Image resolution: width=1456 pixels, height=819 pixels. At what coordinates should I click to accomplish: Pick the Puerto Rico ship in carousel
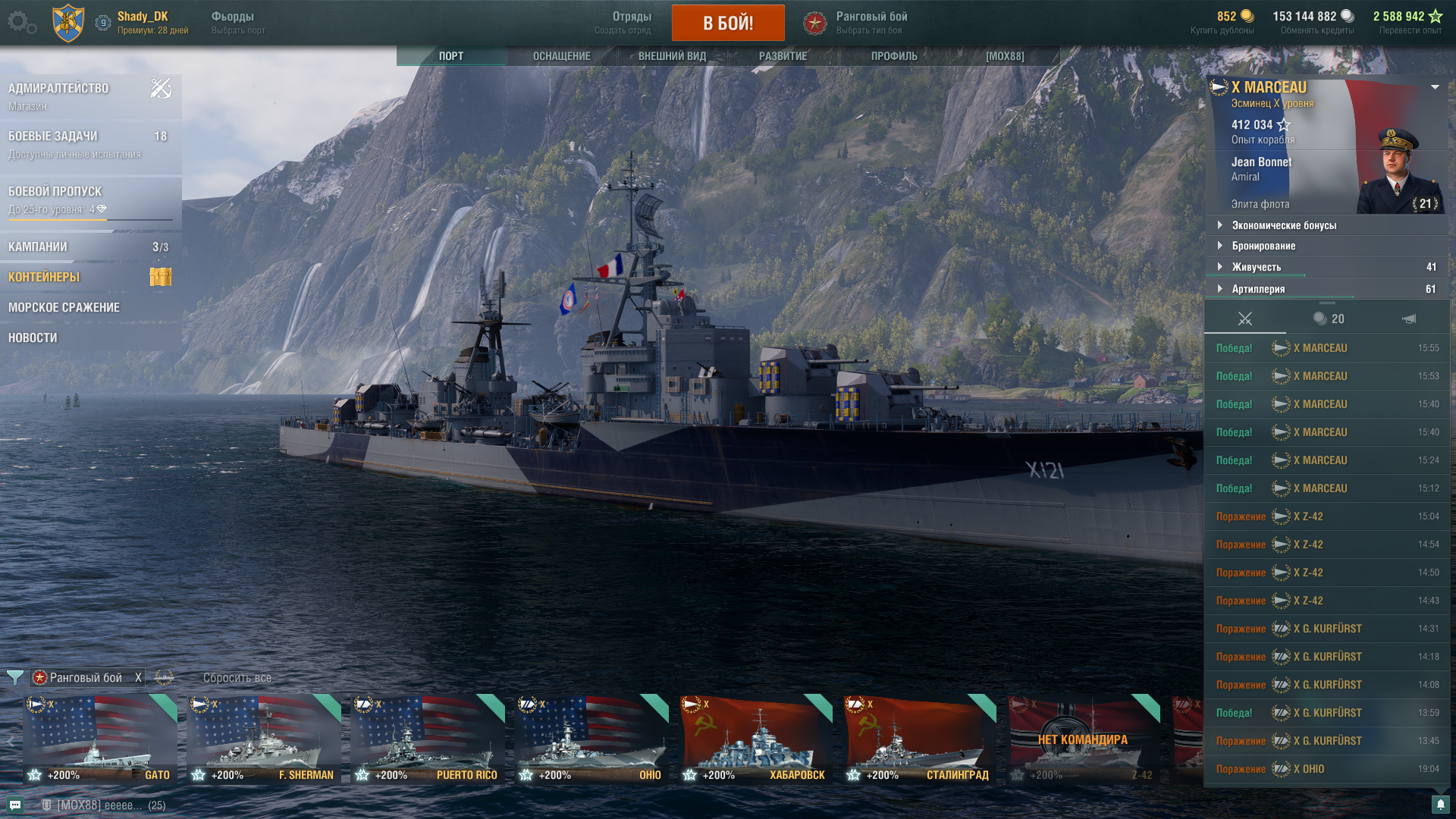427,739
